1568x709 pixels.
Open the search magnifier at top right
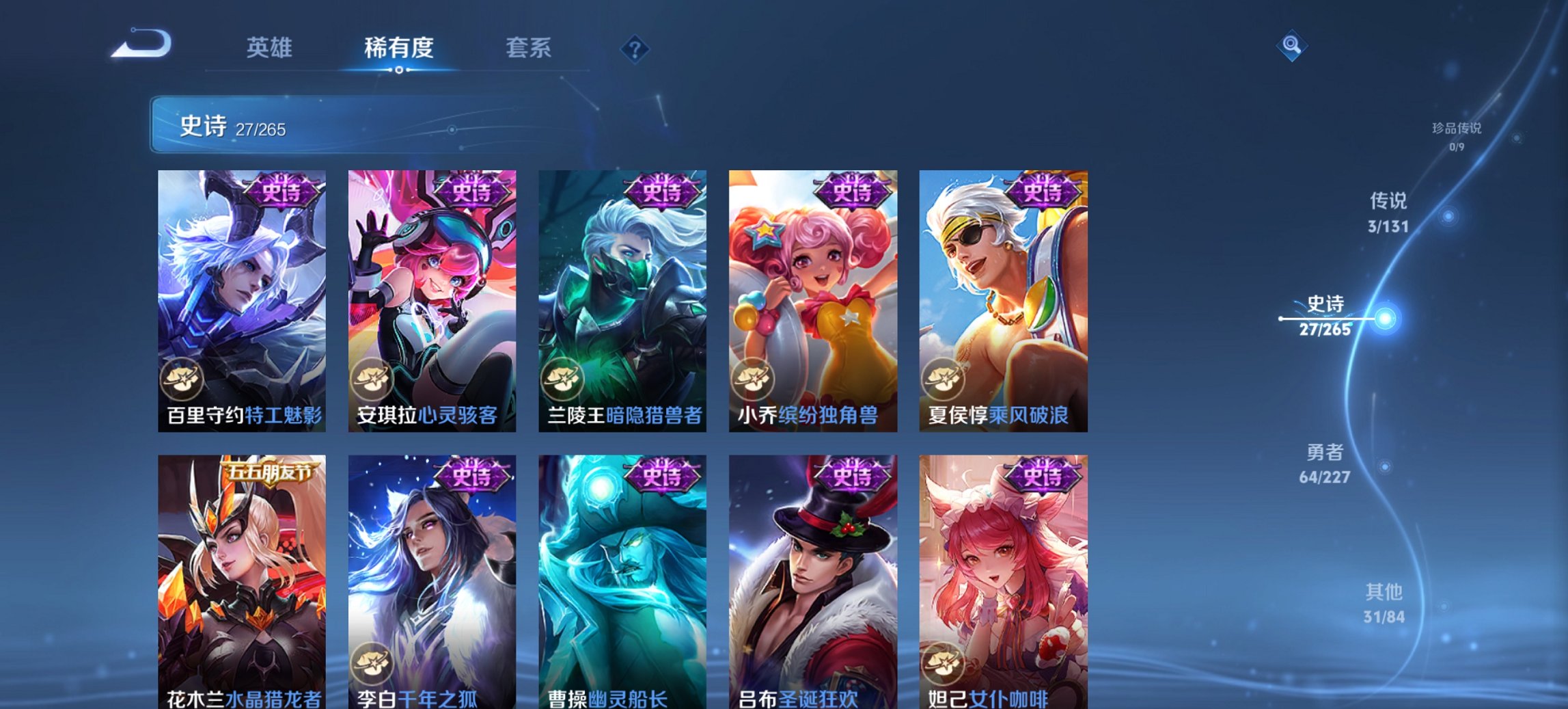tap(1291, 48)
